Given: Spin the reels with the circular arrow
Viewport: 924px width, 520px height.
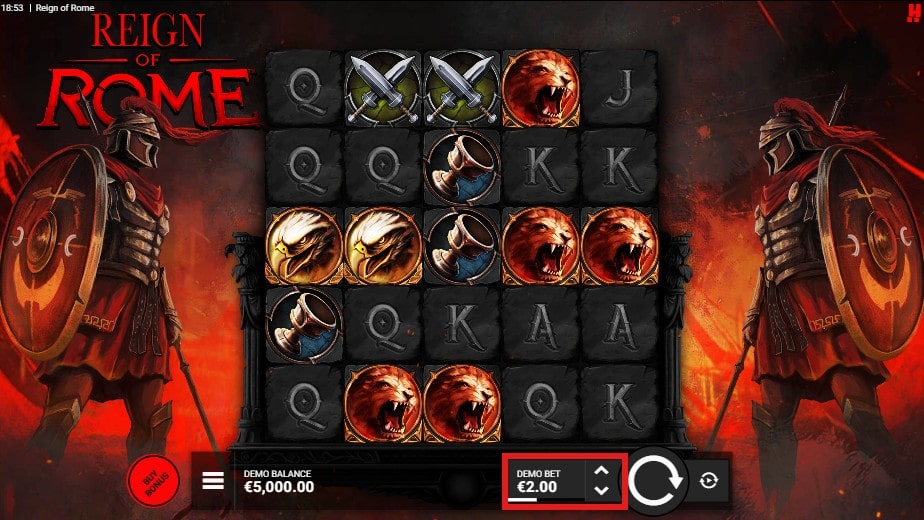Looking at the screenshot, I should (656, 480).
